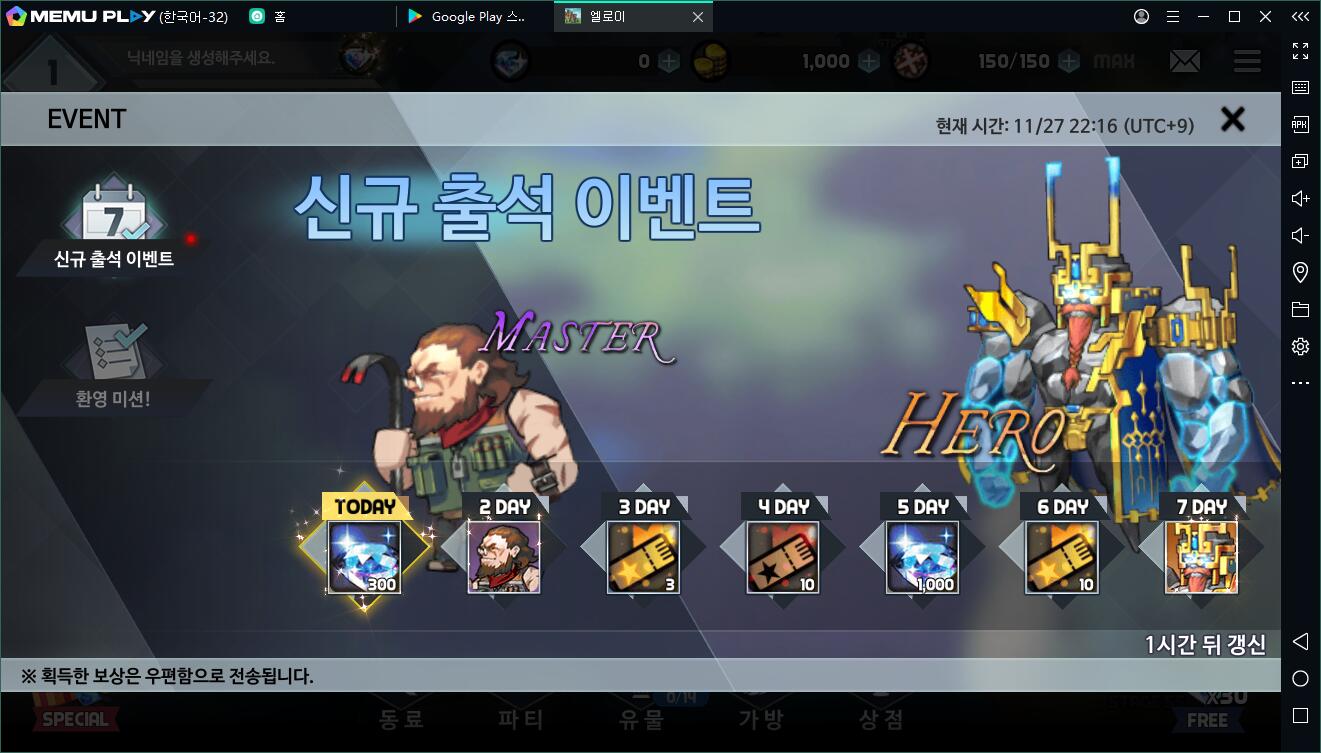This screenshot has height=753, width=1321.
Task: Choose the 7 DAY Hero reward
Action: click(1201, 556)
